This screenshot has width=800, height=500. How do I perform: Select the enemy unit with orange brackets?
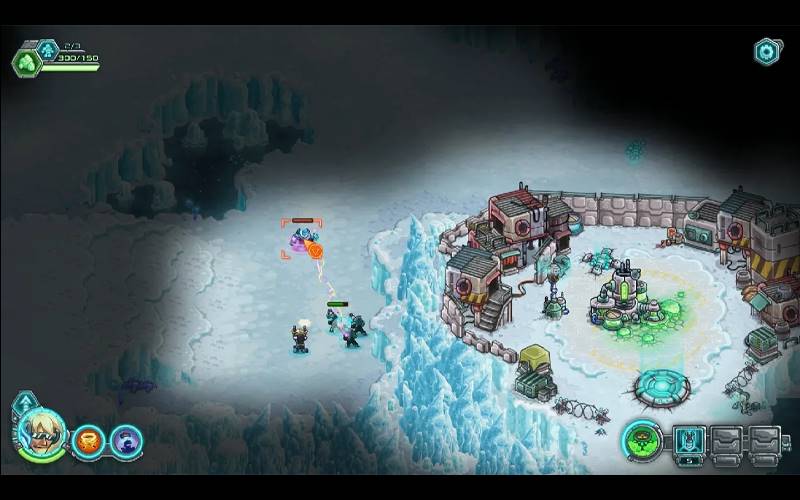(301, 239)
